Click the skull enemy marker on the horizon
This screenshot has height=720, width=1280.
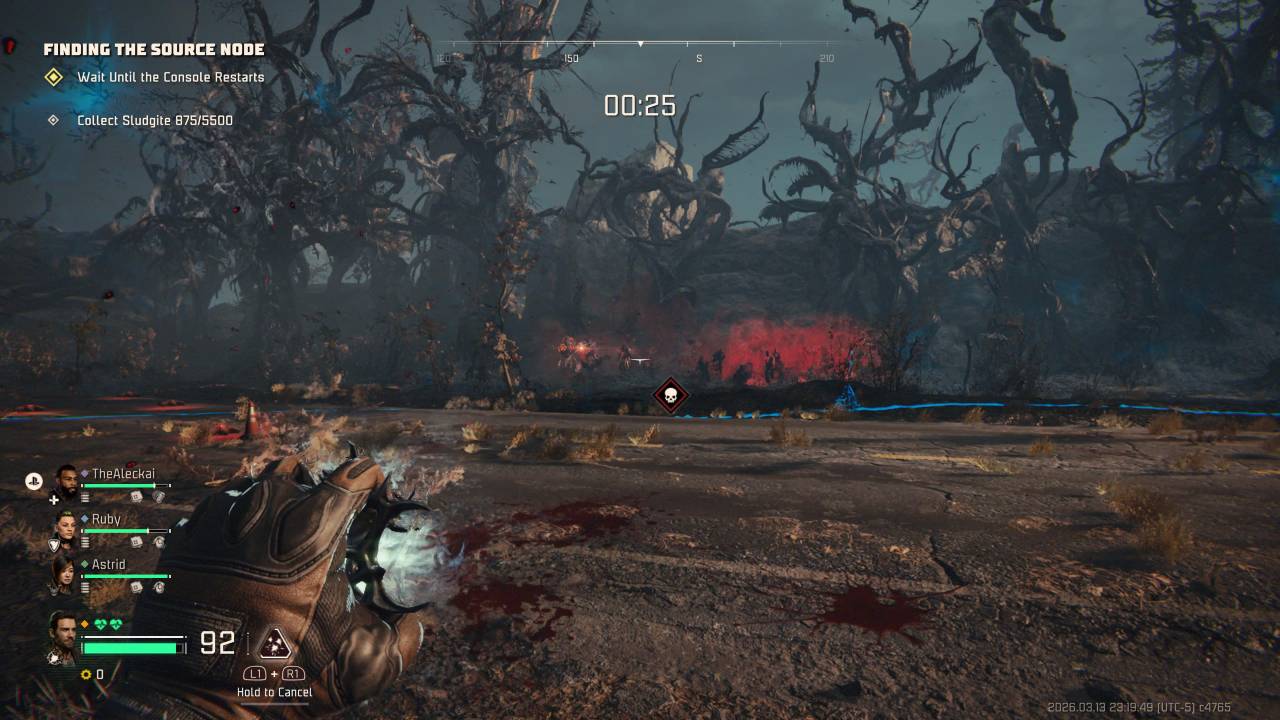tap(669, 395)
